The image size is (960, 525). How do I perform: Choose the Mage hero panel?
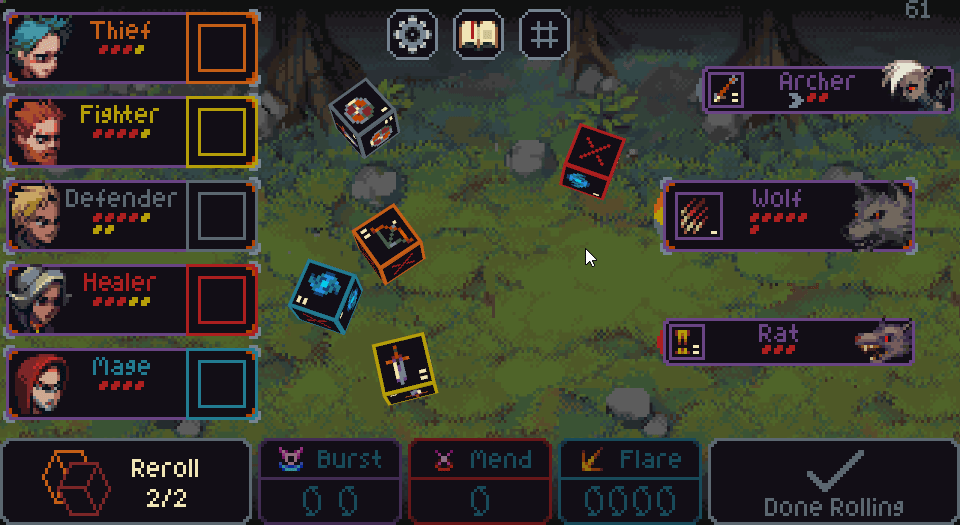click(x=130, y=383)
